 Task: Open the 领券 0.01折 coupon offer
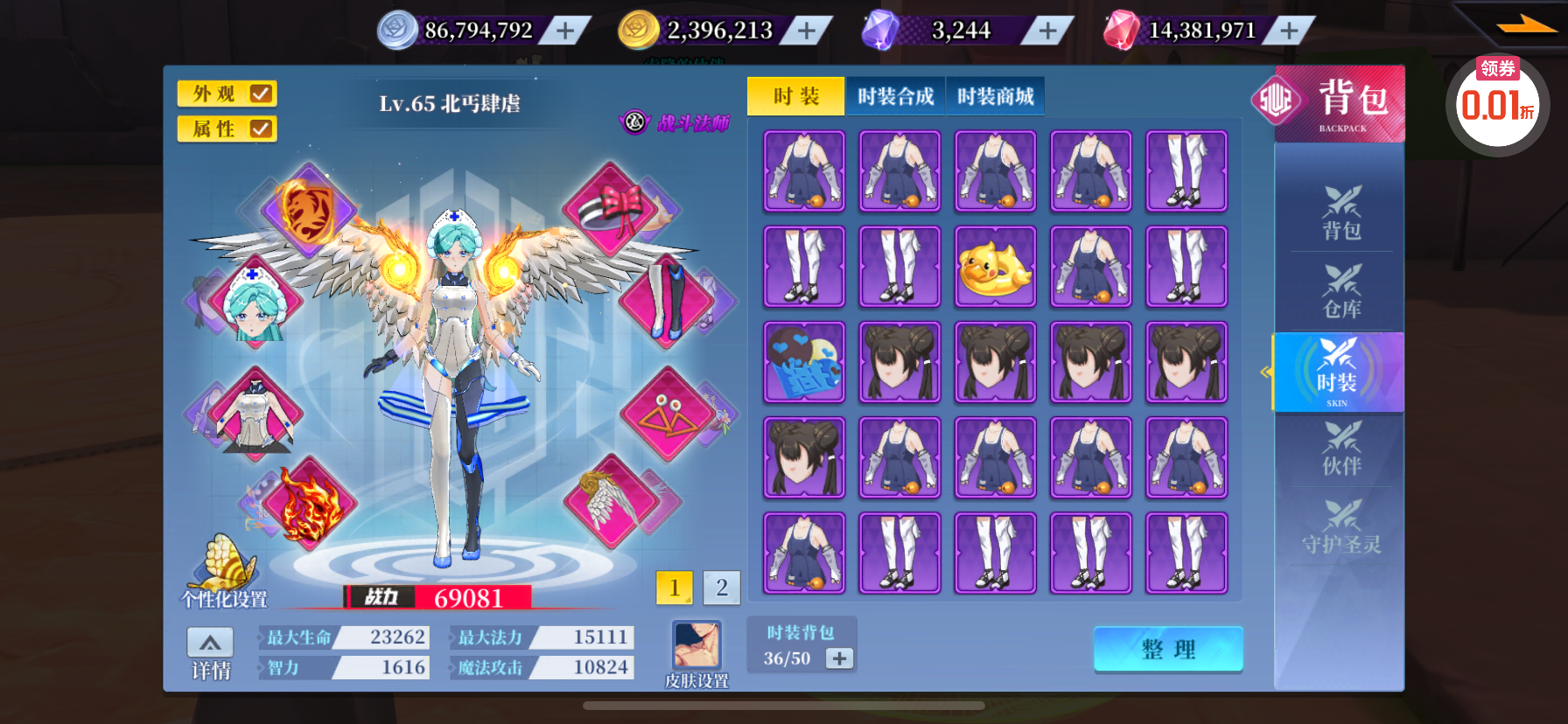[1497, 103]
